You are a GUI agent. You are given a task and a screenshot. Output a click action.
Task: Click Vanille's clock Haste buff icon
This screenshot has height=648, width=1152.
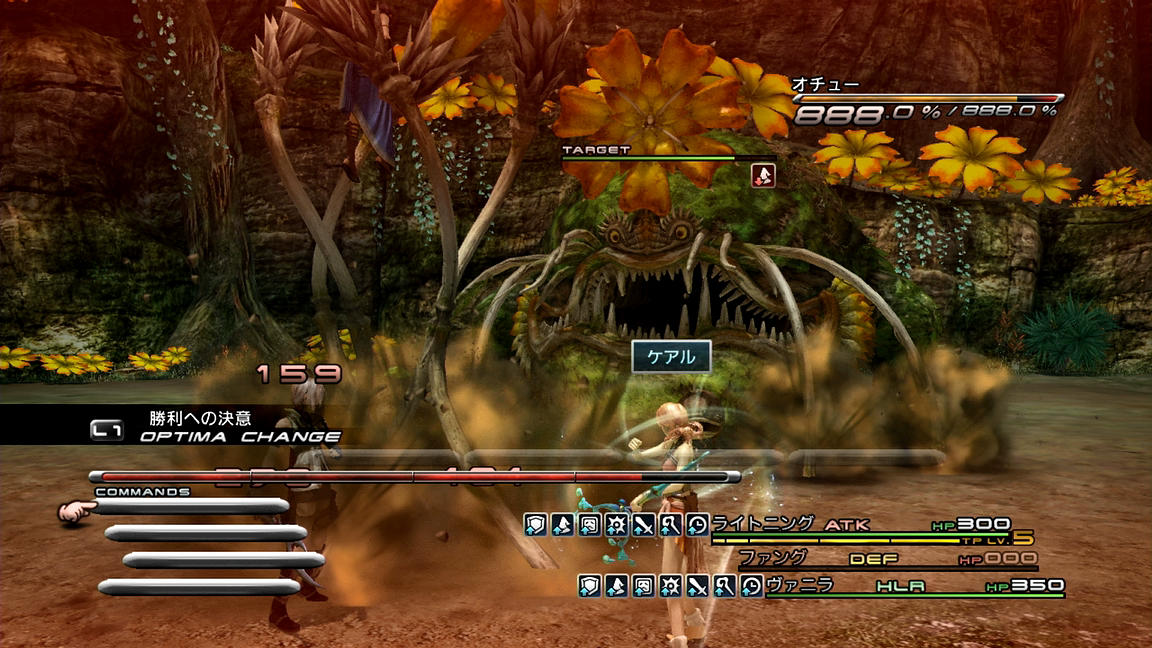[x=751, y=586]
